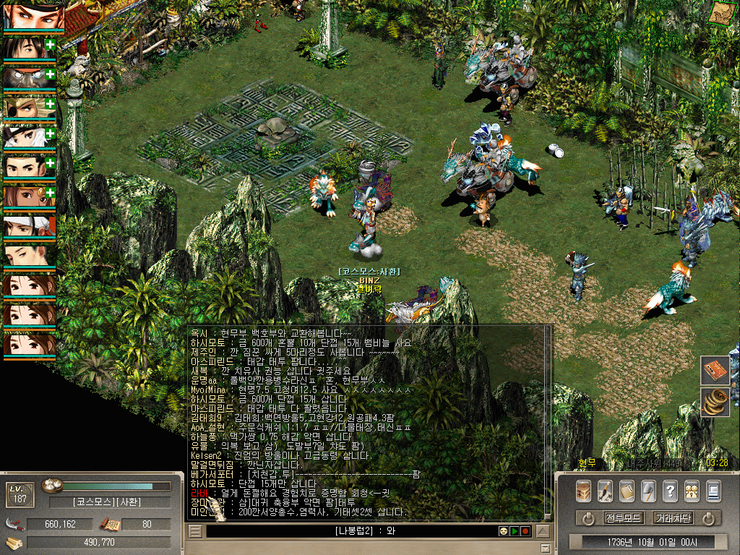Toggle the 전투모드 battle mode button
The height and width of the screenshot is (555, 740).
click(622, 518)
